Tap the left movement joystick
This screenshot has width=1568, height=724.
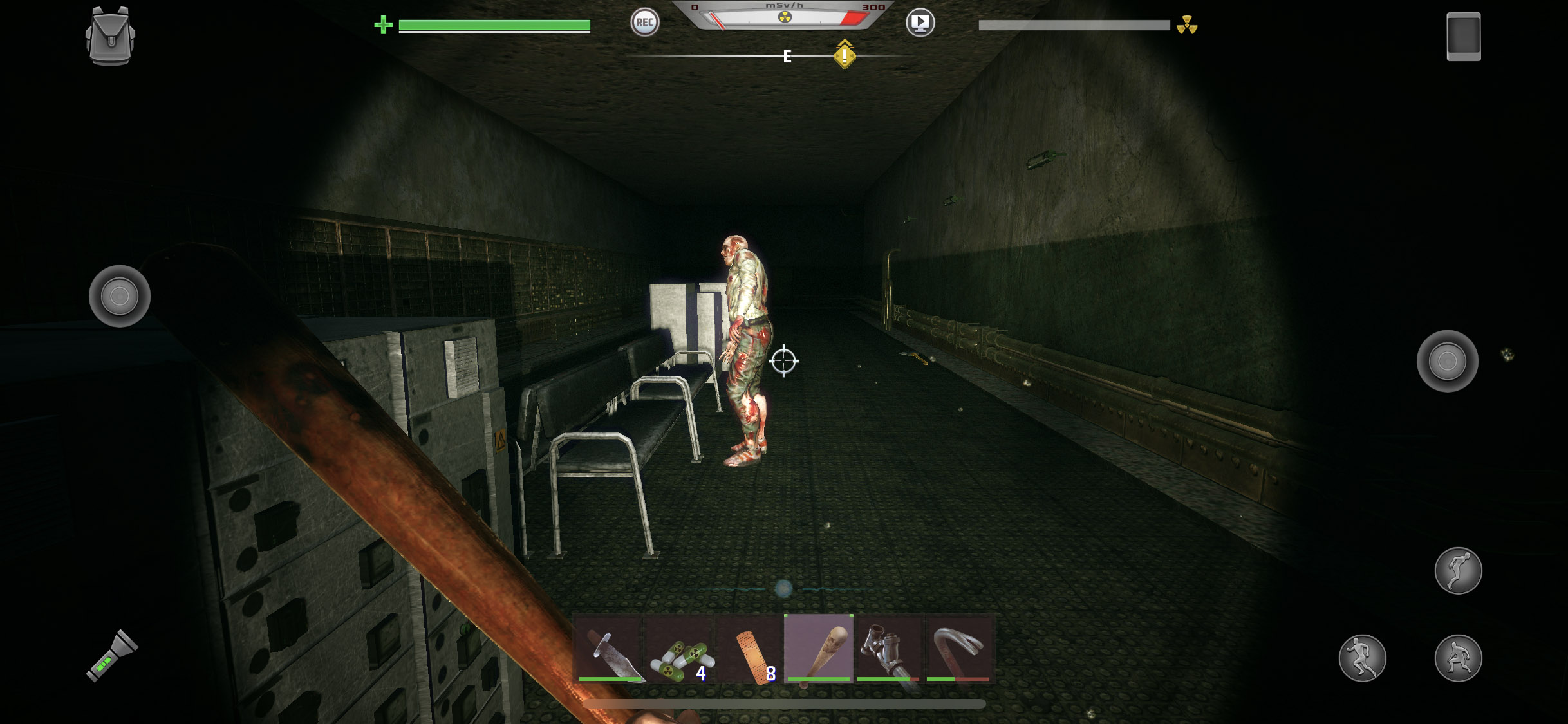coord(119,297)
